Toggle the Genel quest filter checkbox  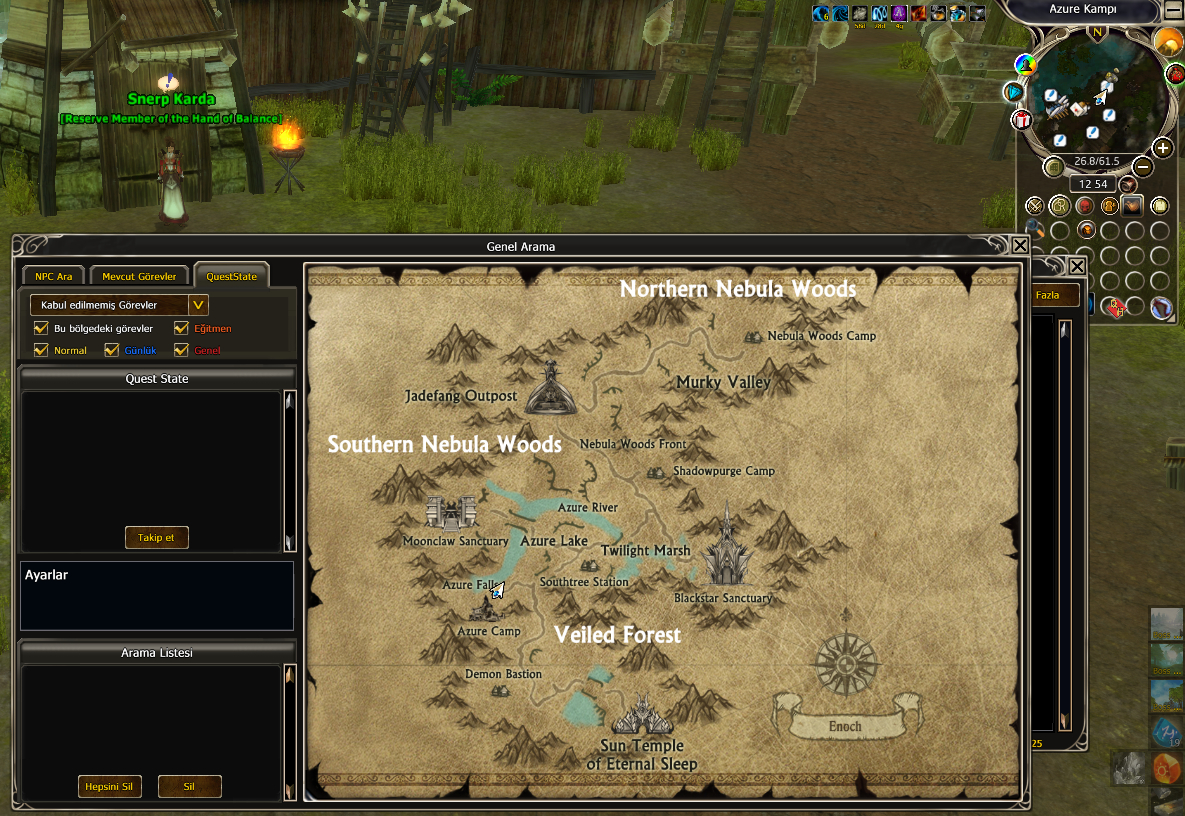tap(181, 350)
